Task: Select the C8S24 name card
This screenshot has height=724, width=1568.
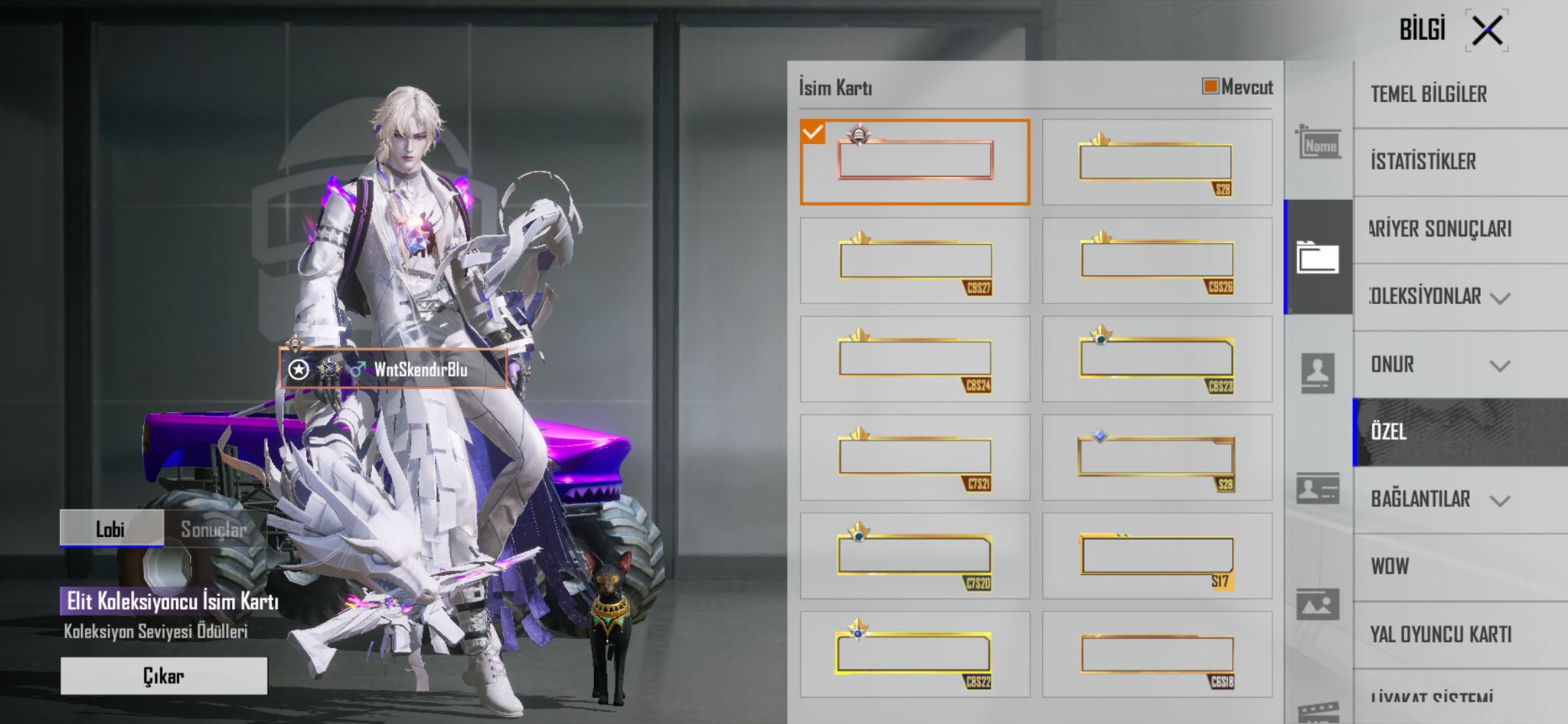Action: (915, 359)
